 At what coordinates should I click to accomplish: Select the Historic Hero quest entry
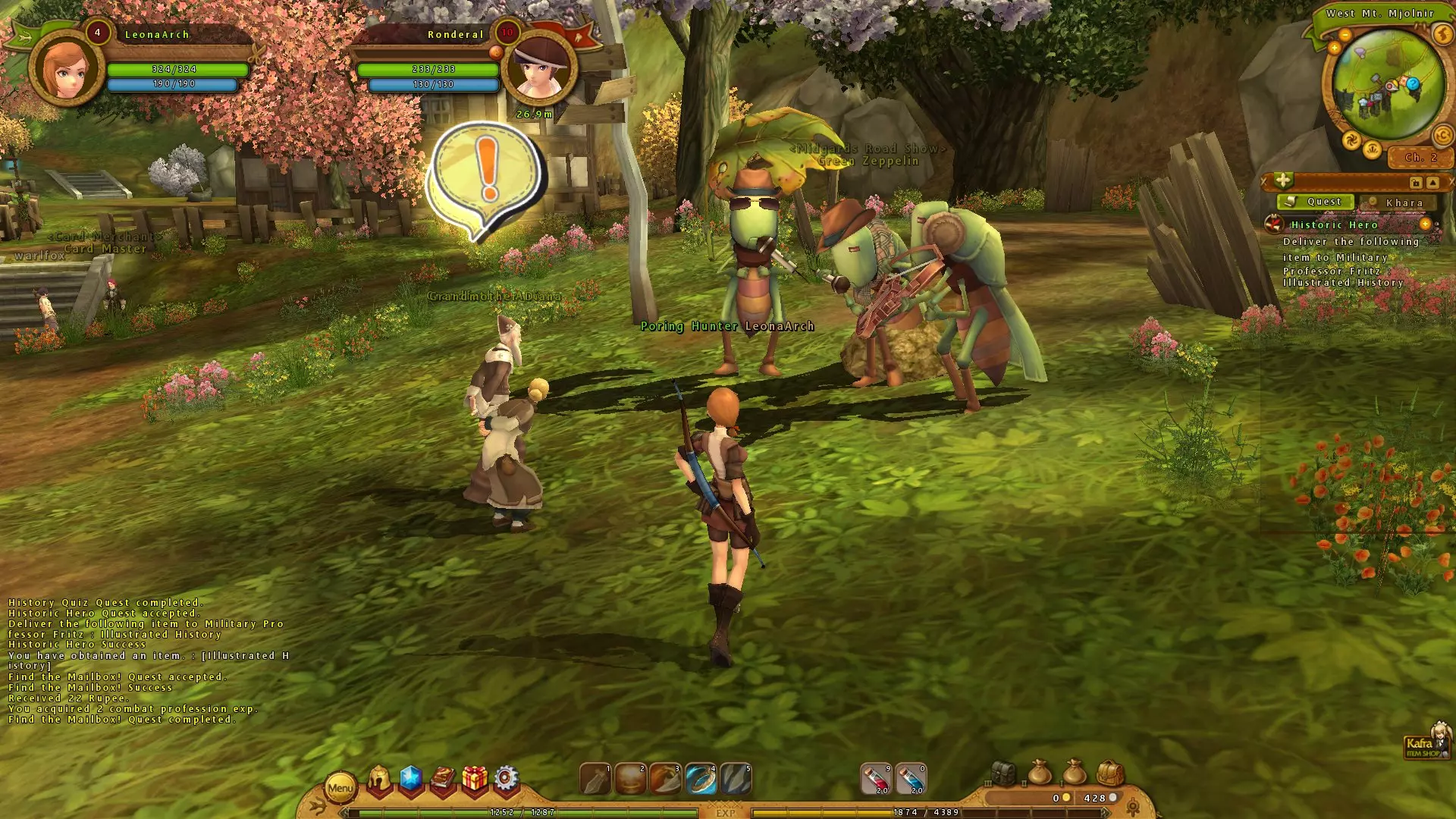1334,225
